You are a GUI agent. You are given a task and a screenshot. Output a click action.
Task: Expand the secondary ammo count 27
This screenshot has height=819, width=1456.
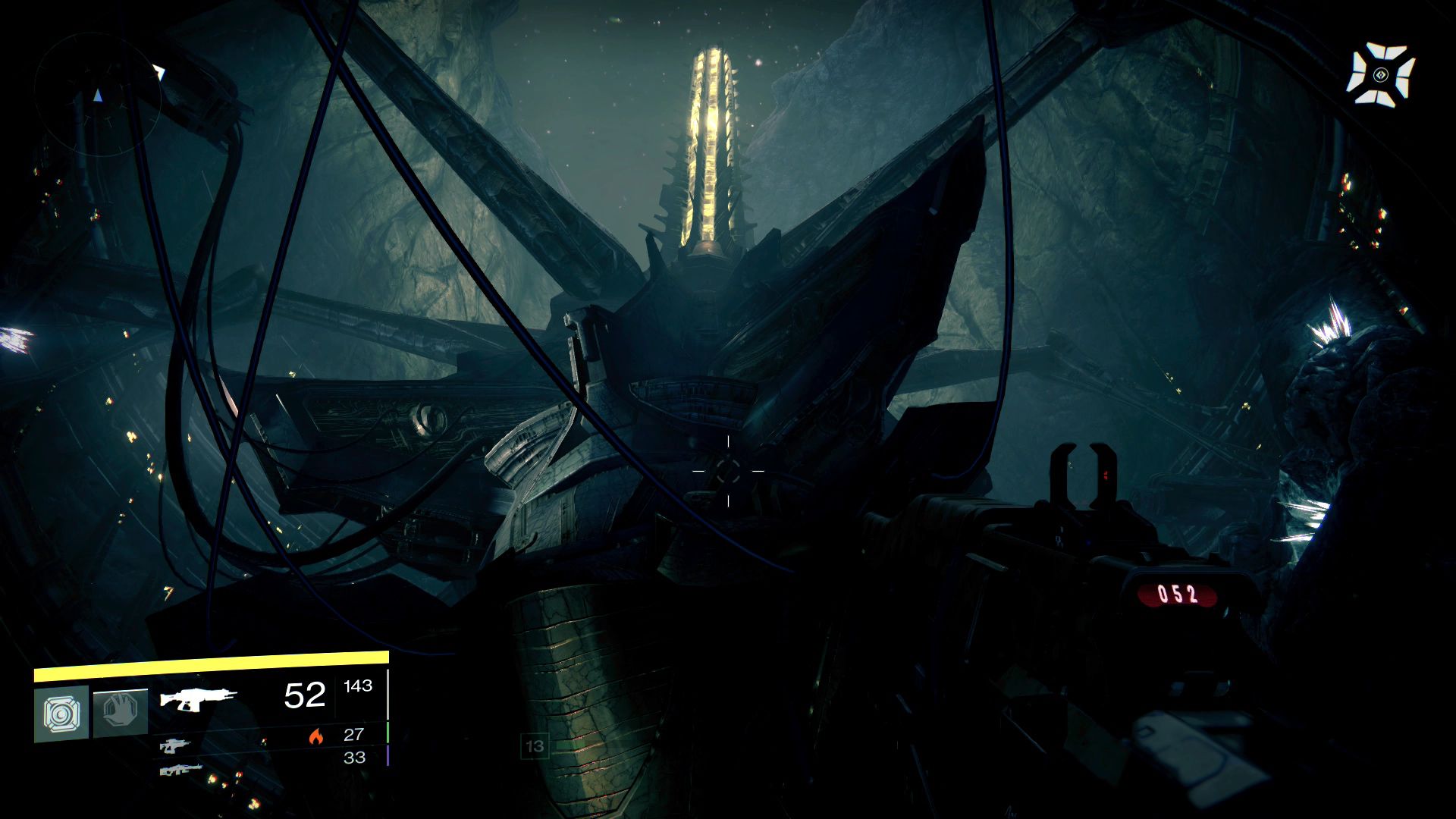pyautogui.click(x=353, y=735)
